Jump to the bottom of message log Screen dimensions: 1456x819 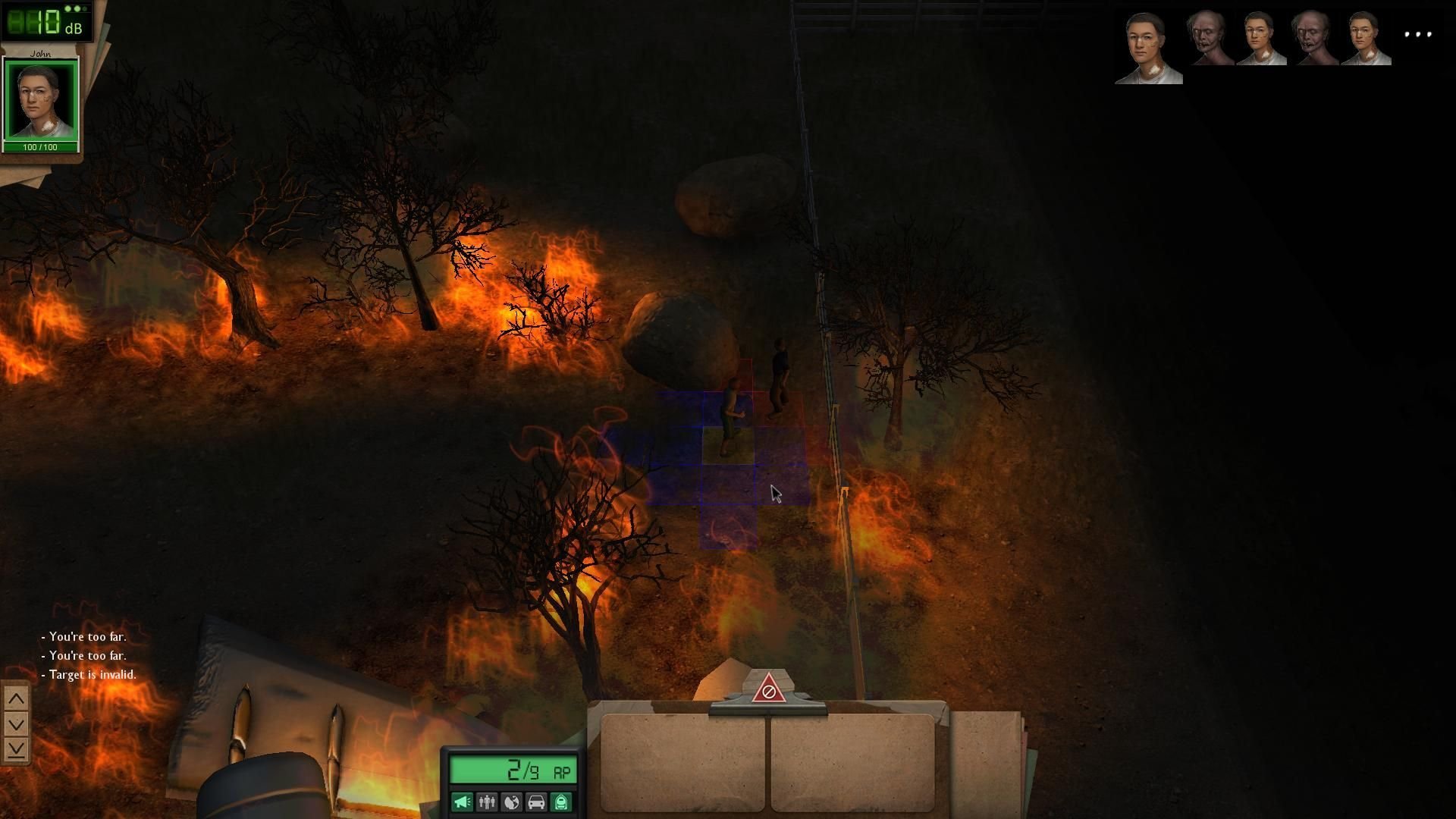point(16,749)
